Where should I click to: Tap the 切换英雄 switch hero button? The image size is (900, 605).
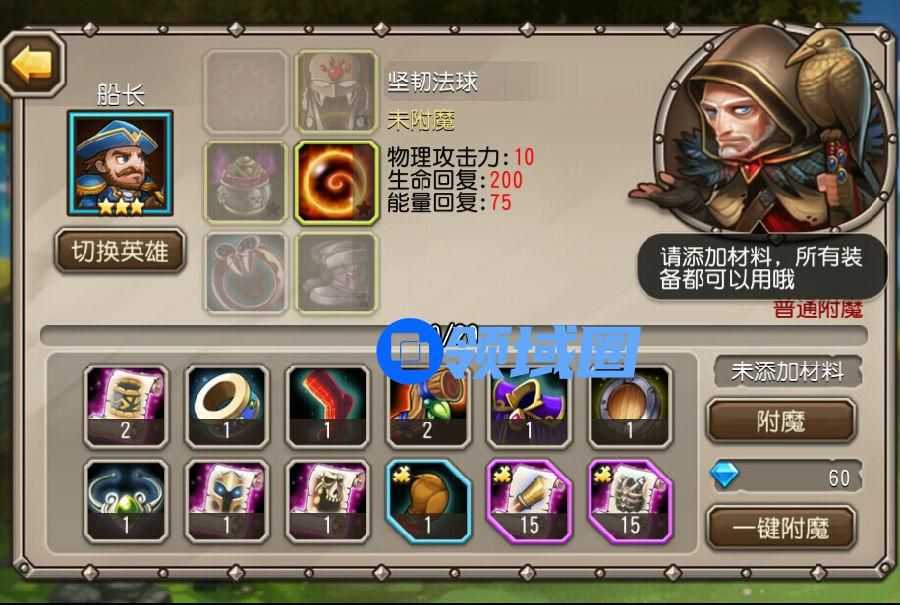pyautogui.click(x=120, y=251)
